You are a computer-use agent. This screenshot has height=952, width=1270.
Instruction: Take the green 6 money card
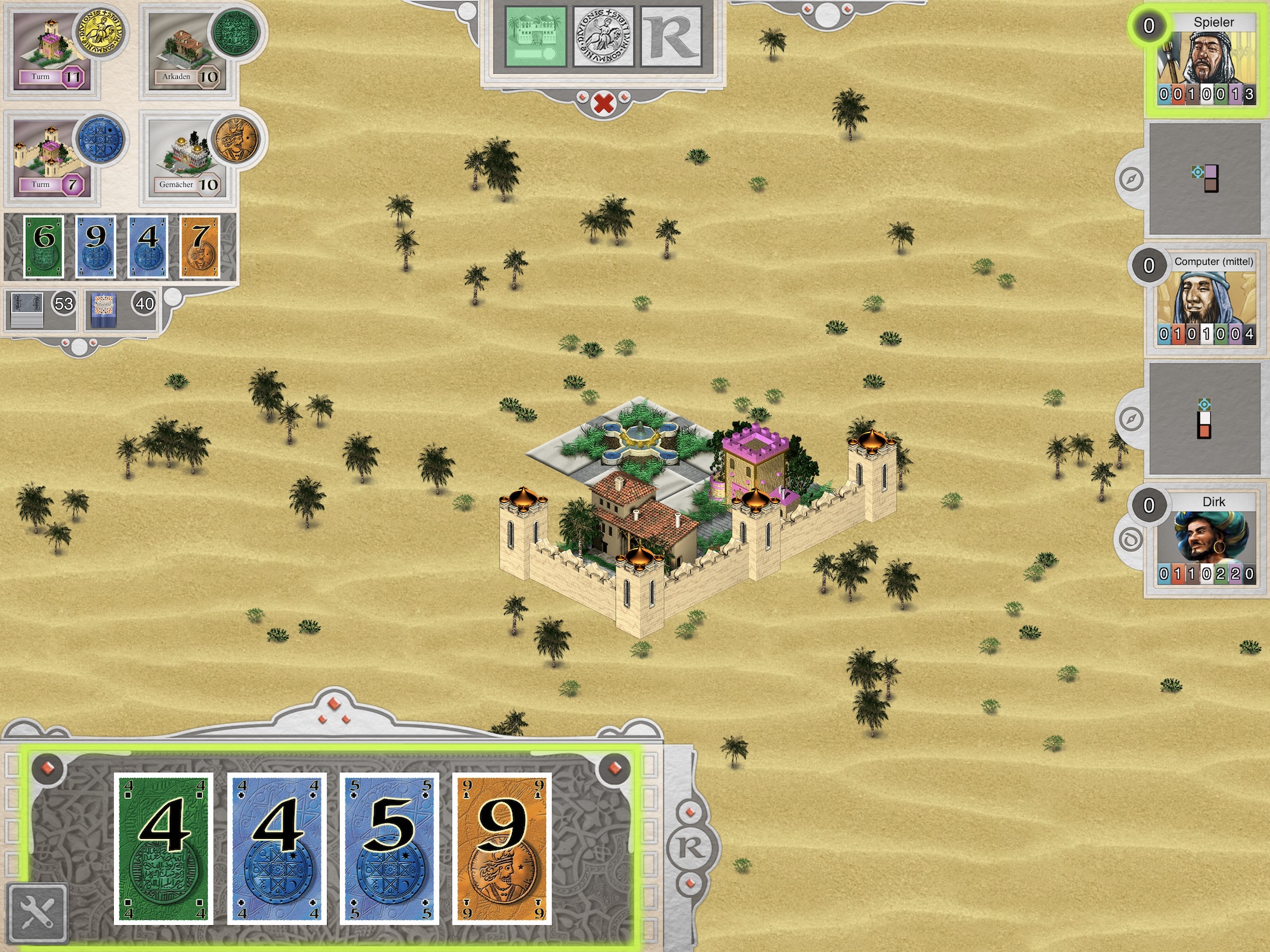44,246
